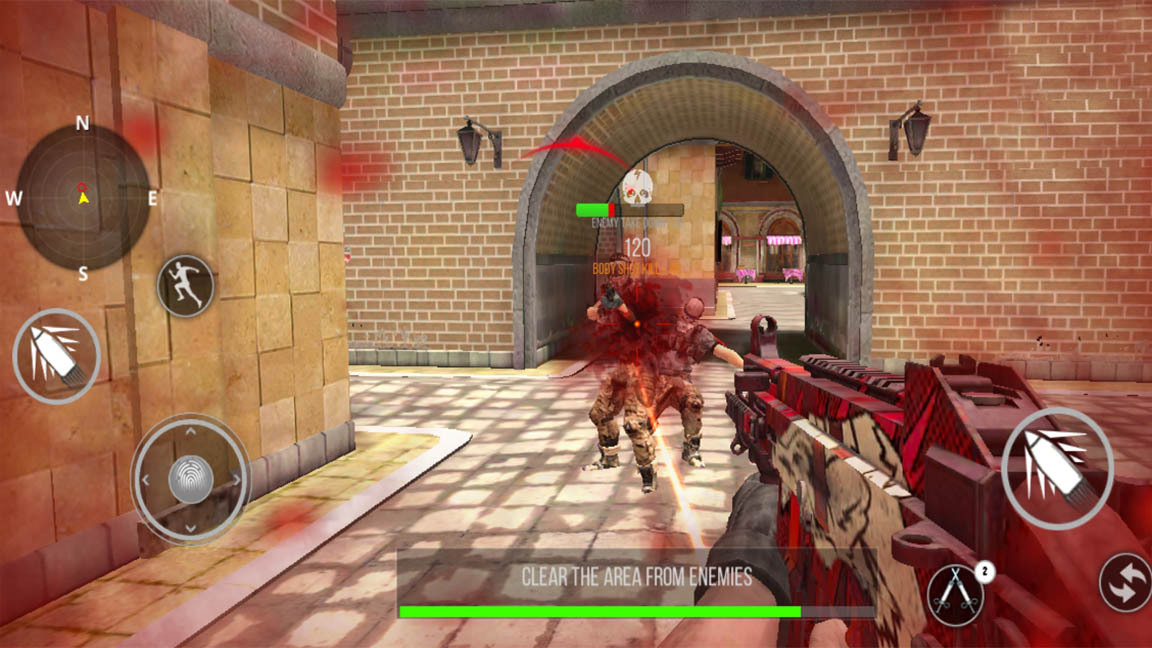Fire using the bullet button beside the joystick
The image size is (1152, 648).
(56, 355)
